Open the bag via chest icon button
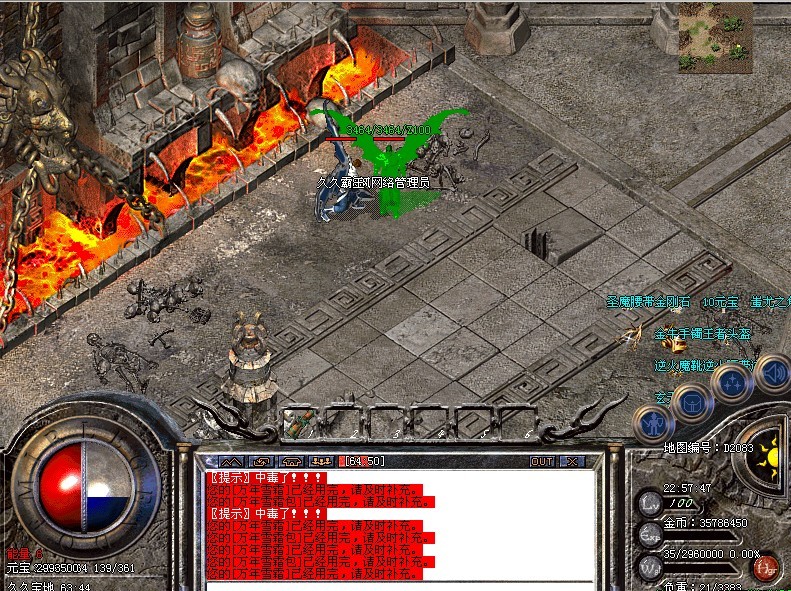Image resolution: width=791 pixels, height=591 pixels. coord(692,402)
